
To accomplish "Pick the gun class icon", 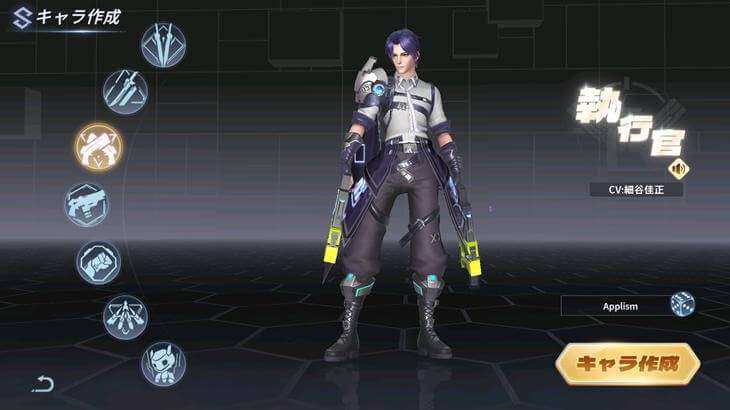I will pyautogui.click(x=87, y=205).
